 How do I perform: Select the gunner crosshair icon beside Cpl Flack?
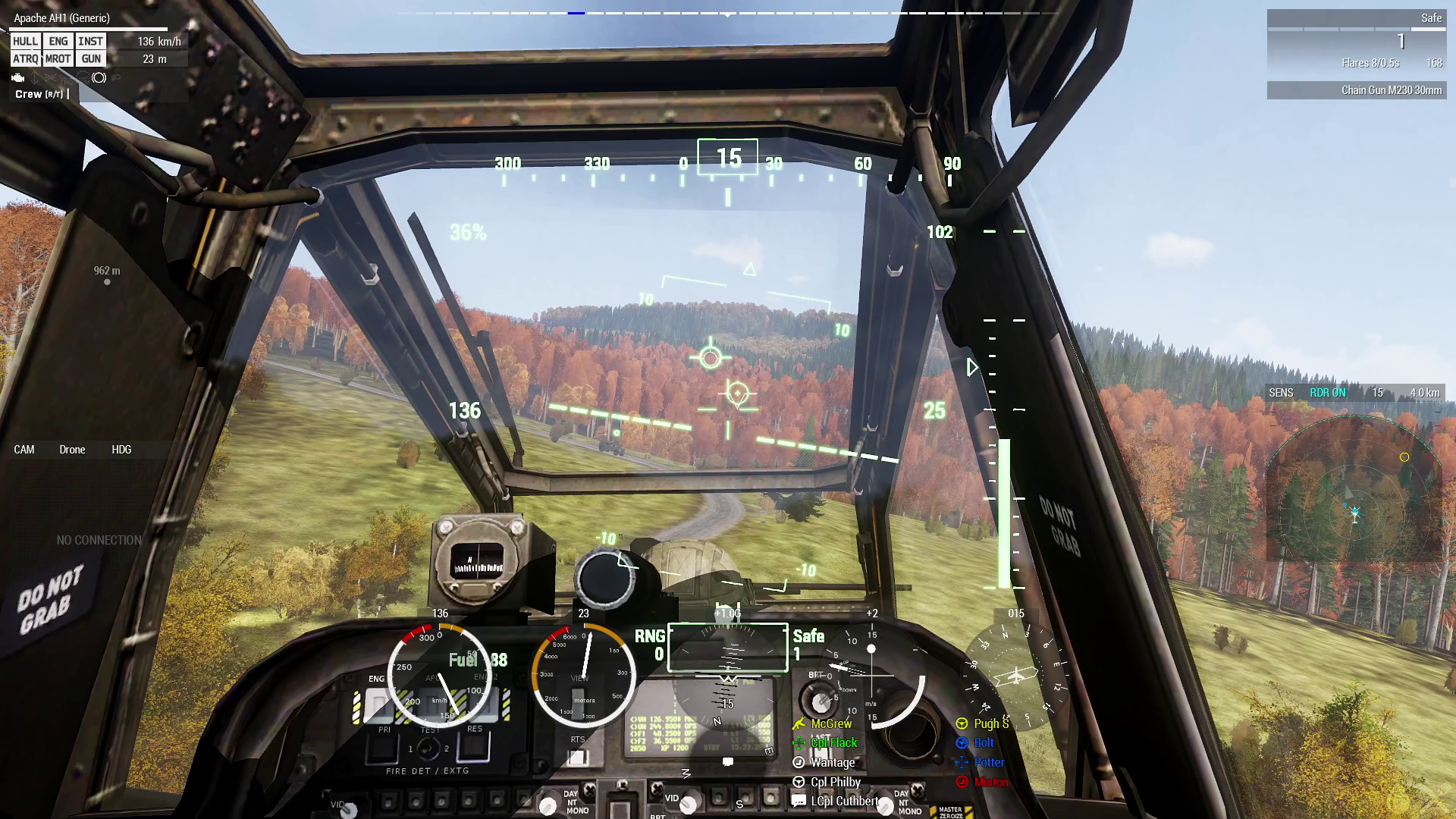tap(799, 742)
